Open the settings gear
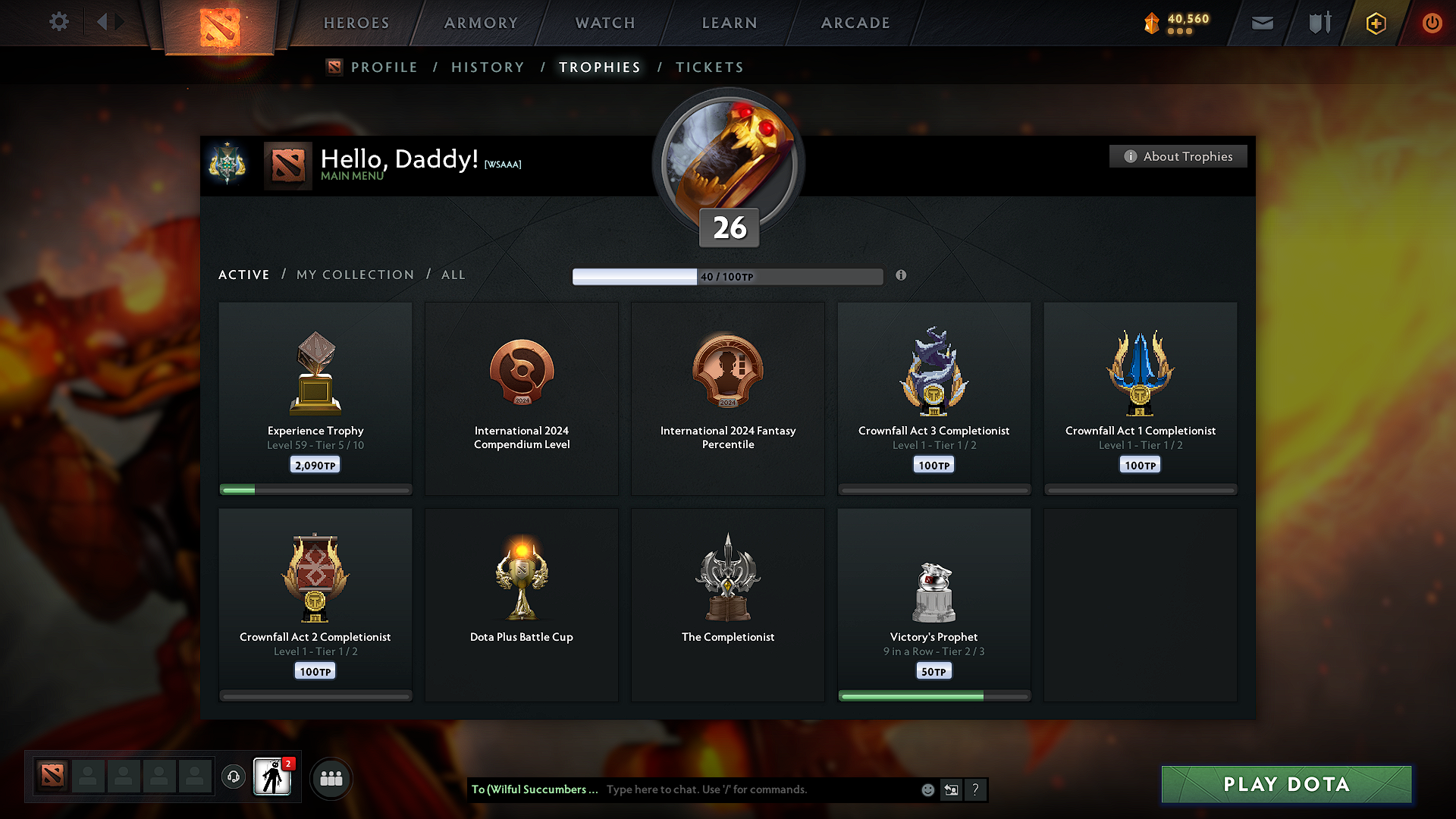Image resolution: width=1456 pixels, height=819 pixels. pos(58,22)
